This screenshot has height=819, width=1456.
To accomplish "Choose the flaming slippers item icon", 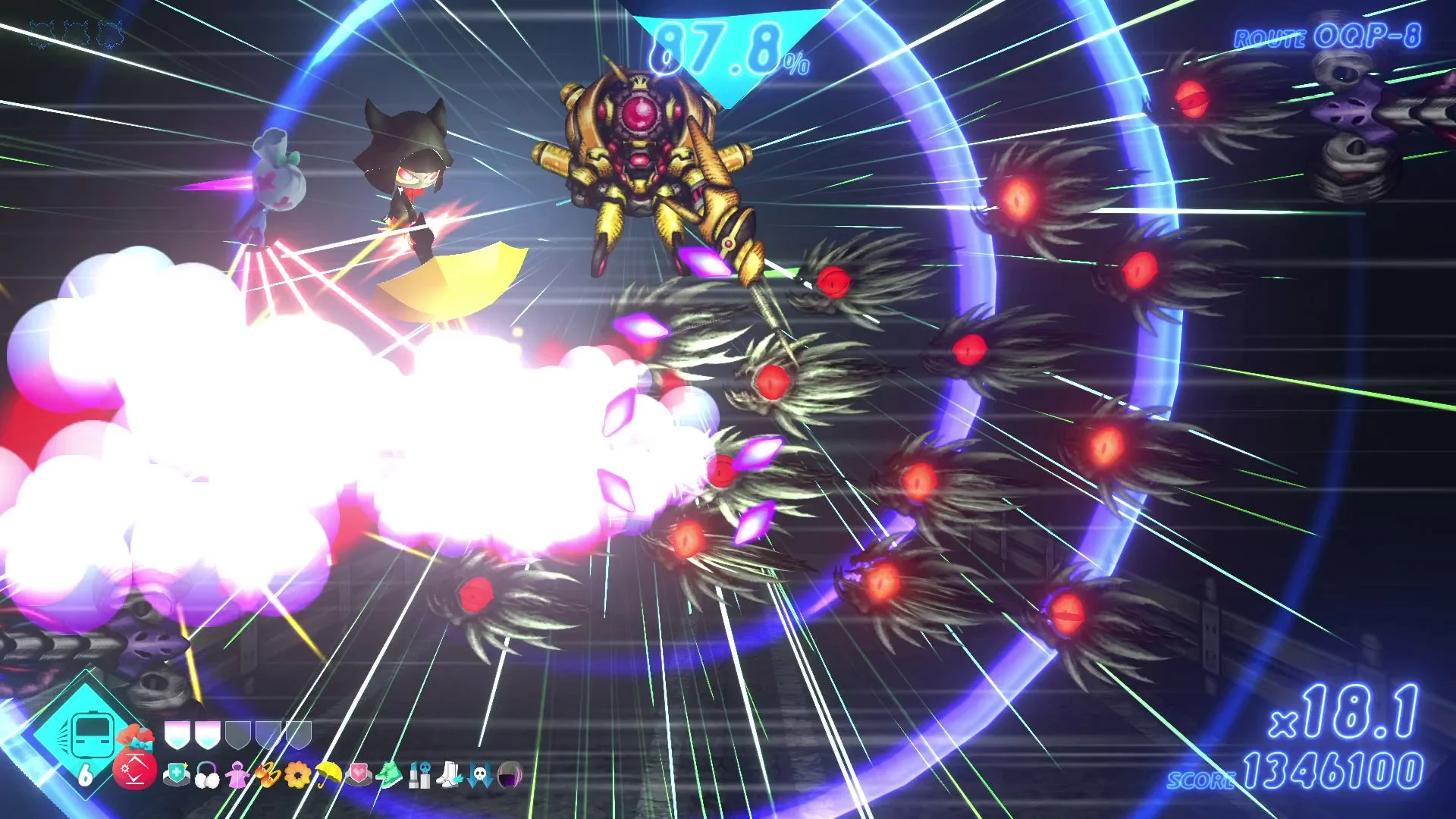I will (x=268, y=777).
